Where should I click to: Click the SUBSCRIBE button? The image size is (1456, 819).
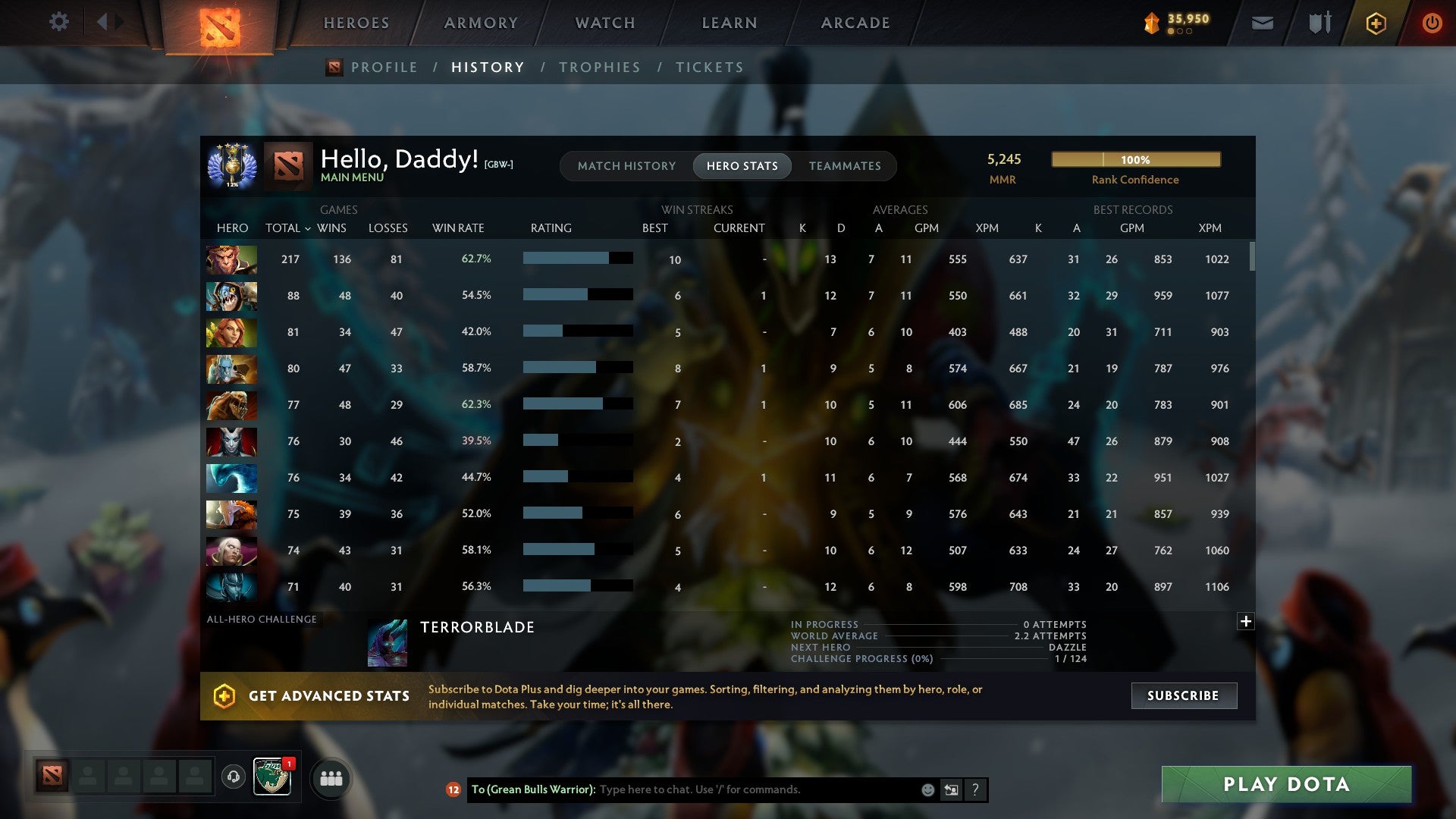pyautogui.click(x=1183, y=695)
